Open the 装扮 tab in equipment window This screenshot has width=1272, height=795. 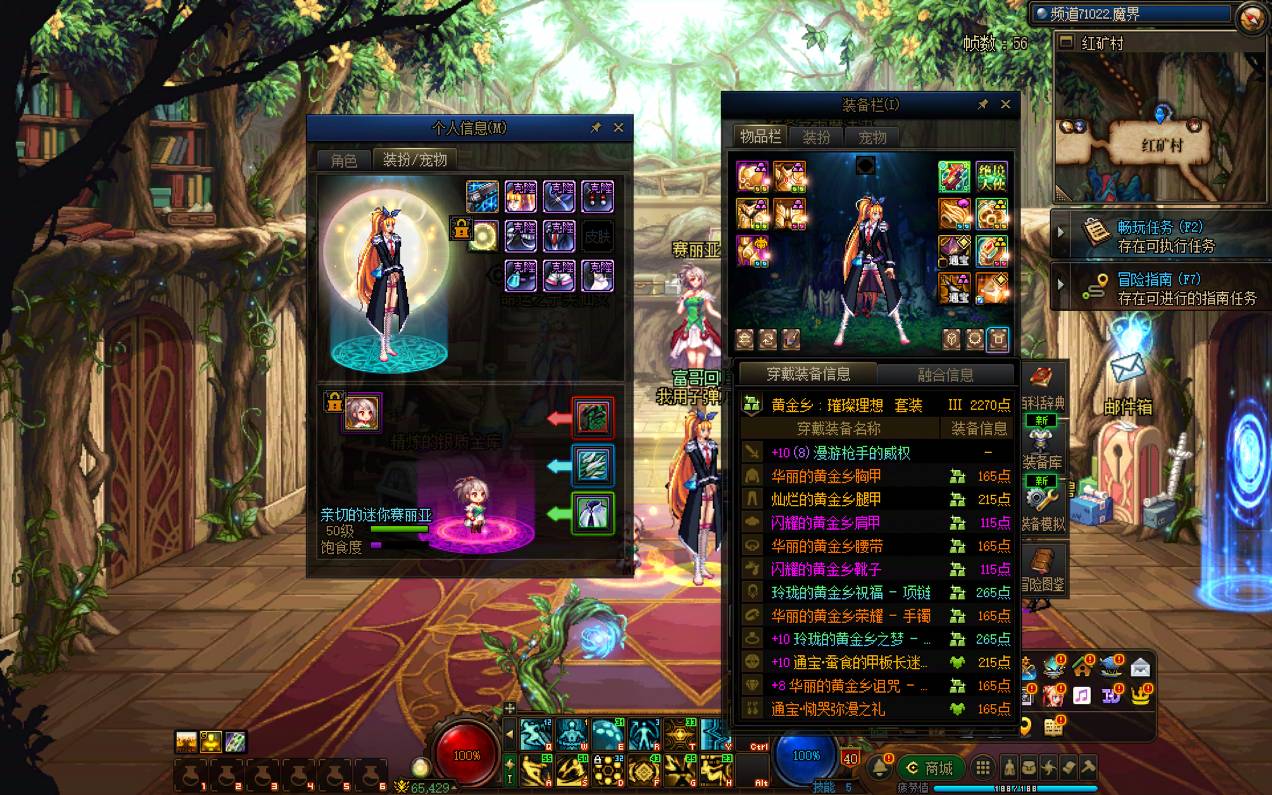pyautogui.click(x=816, y=138)
